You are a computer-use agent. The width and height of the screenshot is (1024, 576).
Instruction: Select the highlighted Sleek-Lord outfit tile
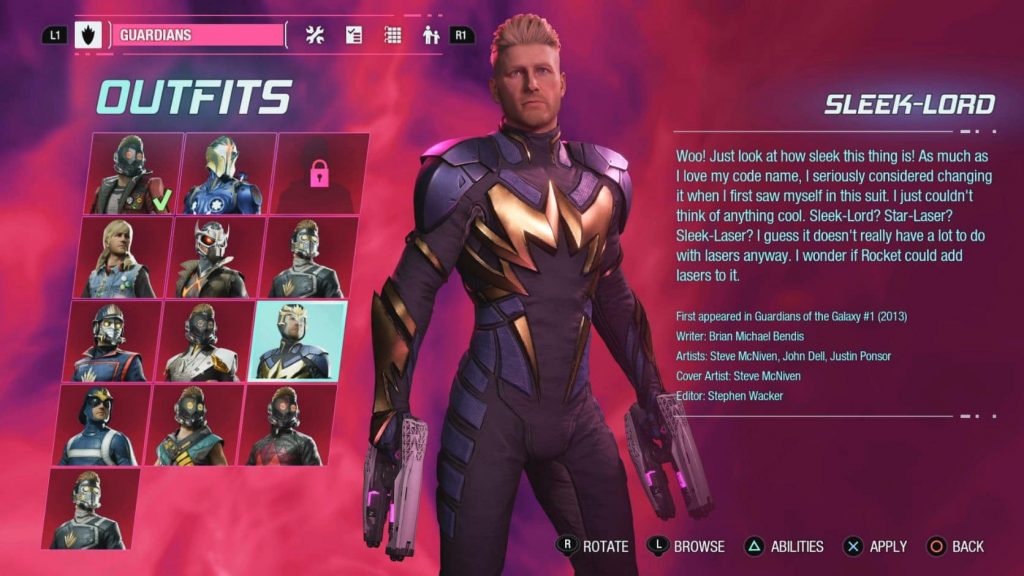[298, 342]
